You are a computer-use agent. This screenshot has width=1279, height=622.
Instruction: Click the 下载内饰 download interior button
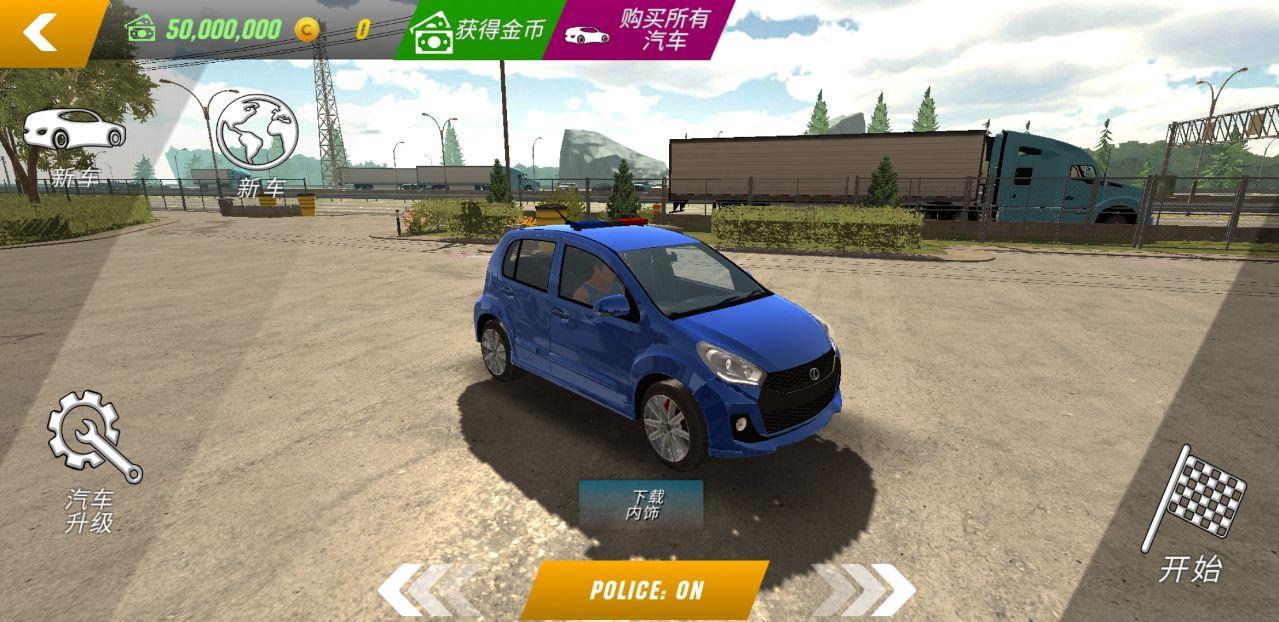pyautogui.click(x=642, y=503)
